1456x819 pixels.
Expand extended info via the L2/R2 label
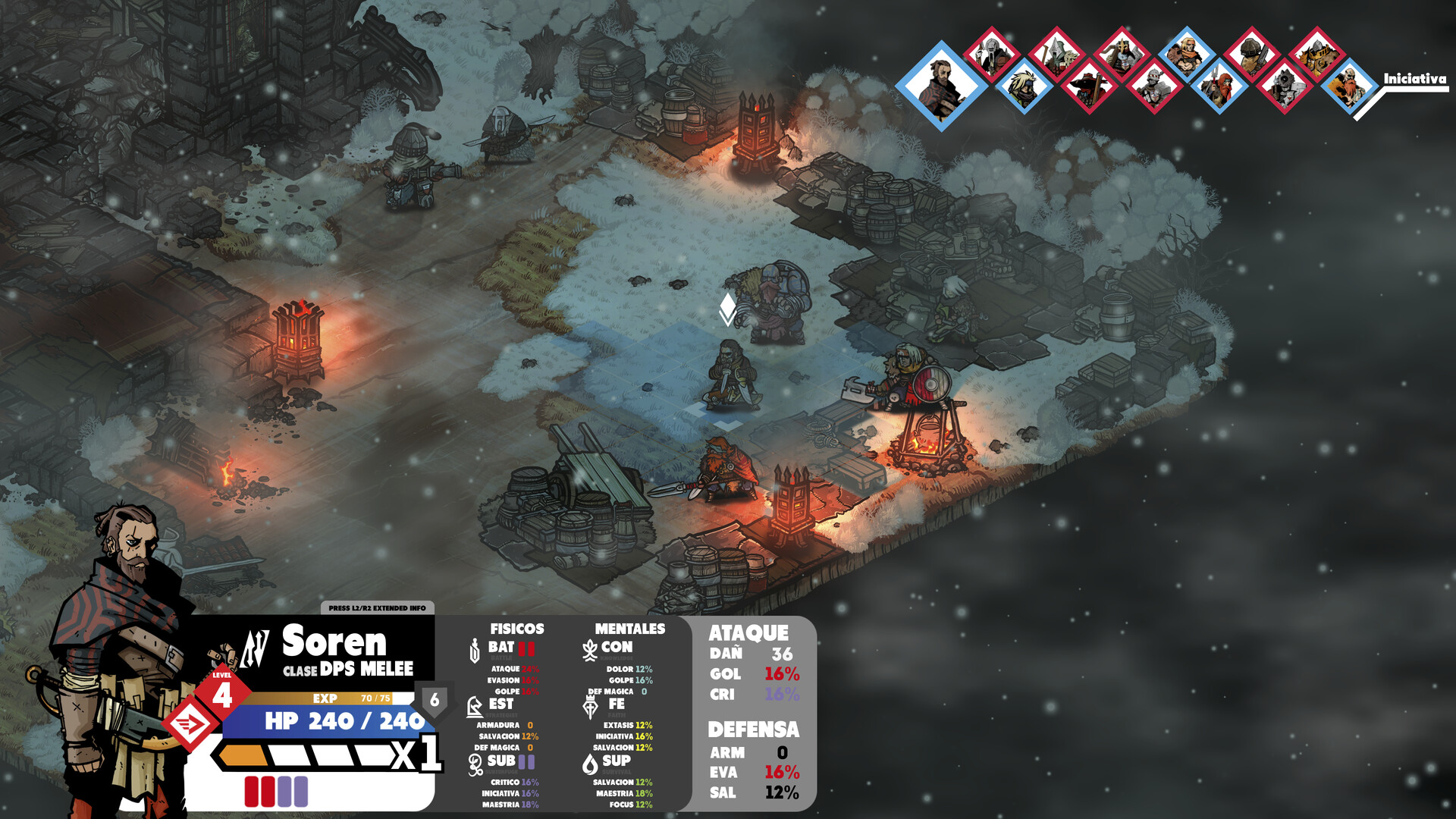[377, 607]
